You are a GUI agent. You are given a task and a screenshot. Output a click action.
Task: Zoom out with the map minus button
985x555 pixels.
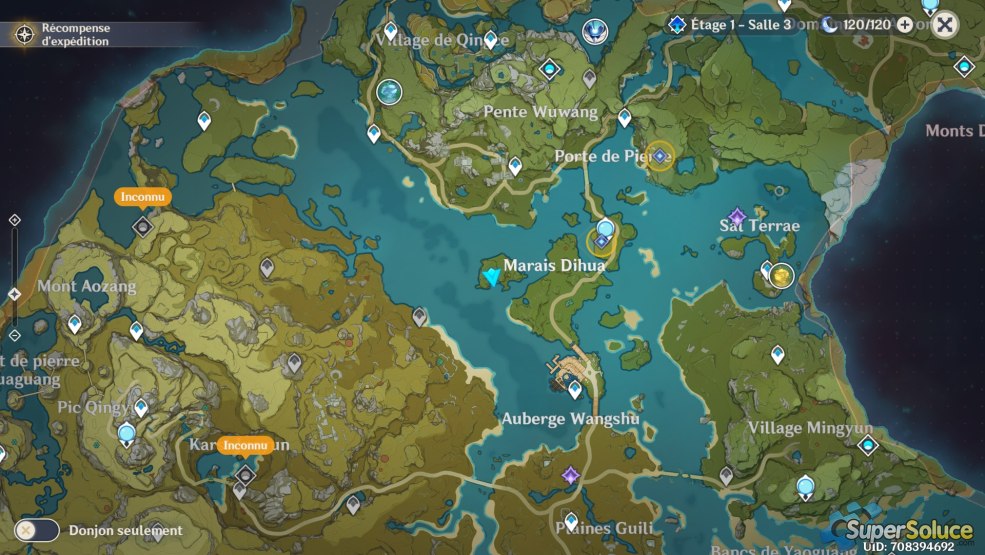[14, 335]
